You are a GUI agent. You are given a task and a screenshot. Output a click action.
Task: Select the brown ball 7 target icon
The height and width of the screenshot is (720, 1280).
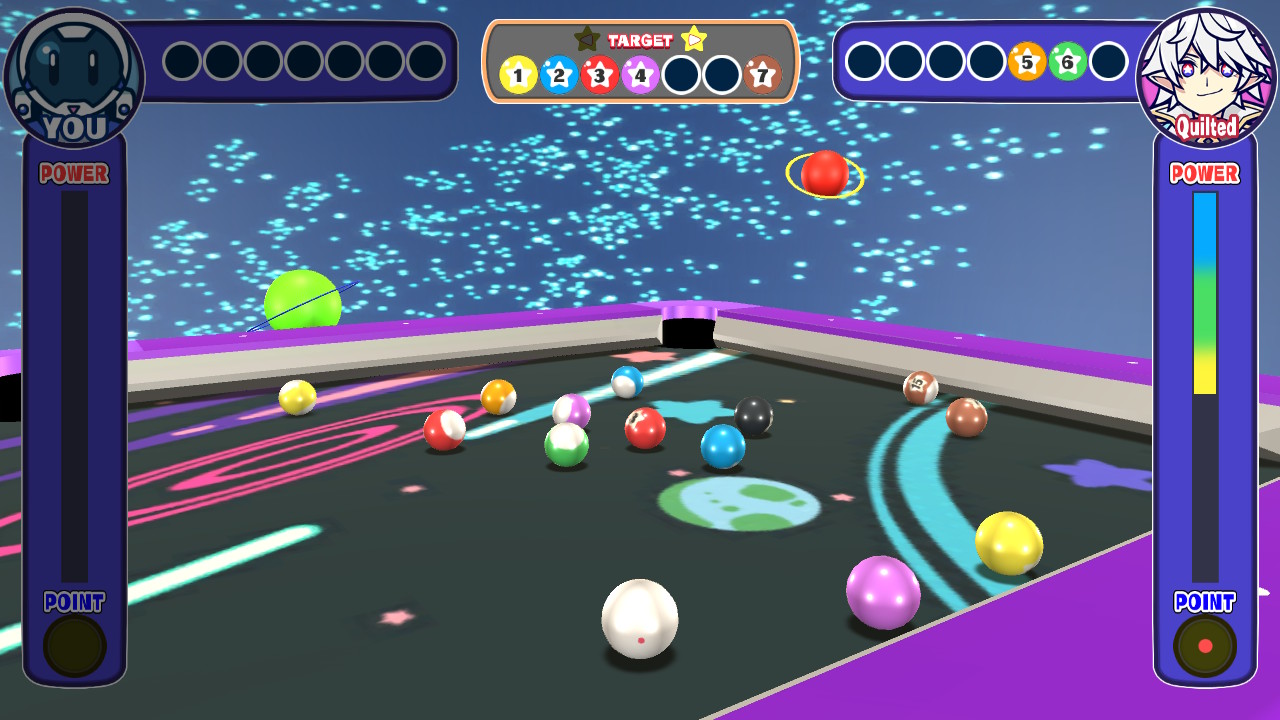click(x=761, y=72)
